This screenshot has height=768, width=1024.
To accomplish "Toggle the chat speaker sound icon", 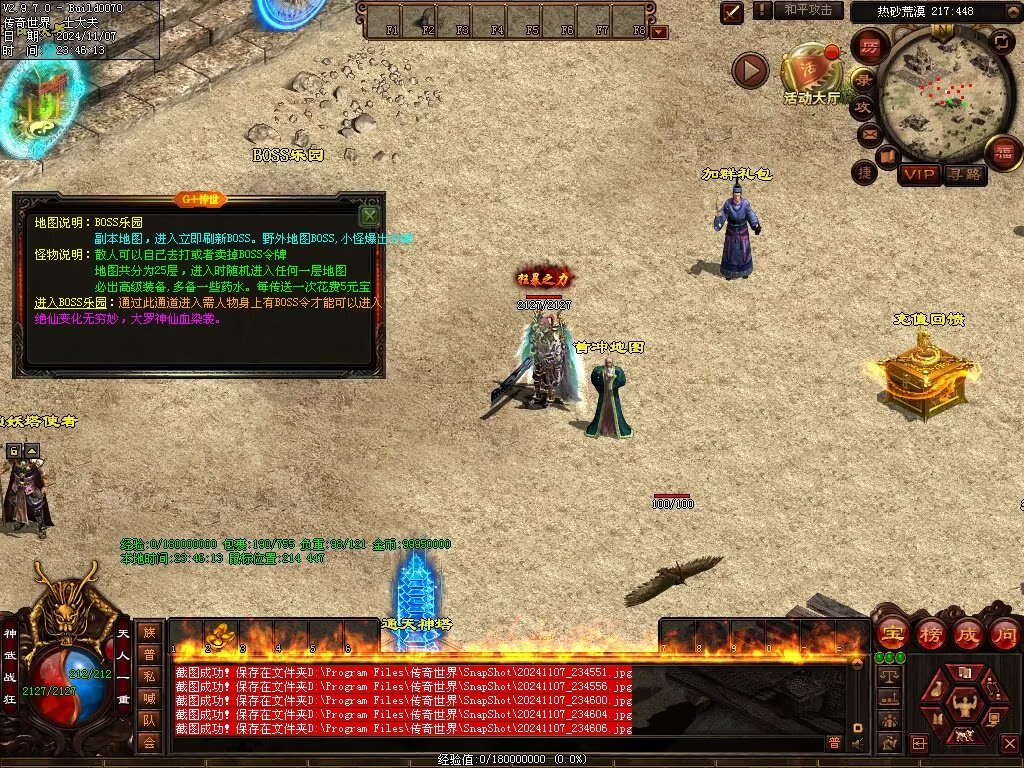I will 858,743.
